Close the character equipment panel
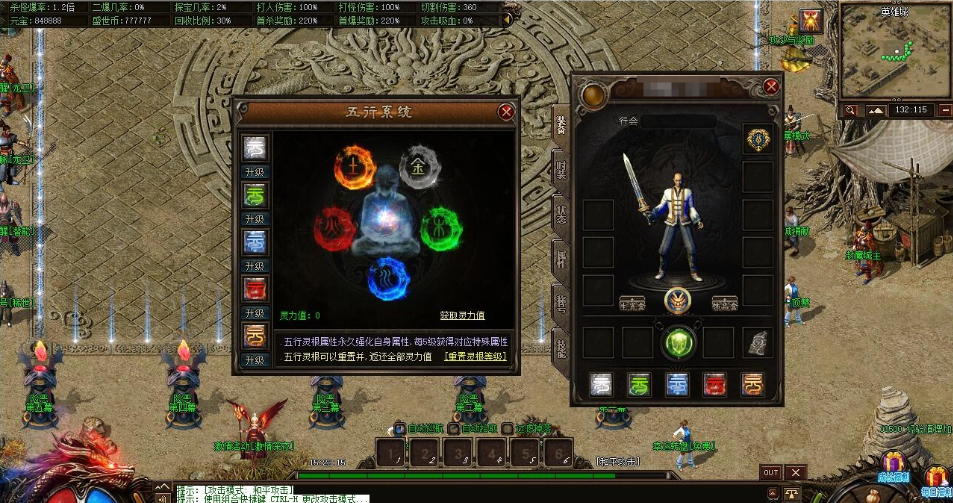953x503 pixels. [x=771, y=87]
